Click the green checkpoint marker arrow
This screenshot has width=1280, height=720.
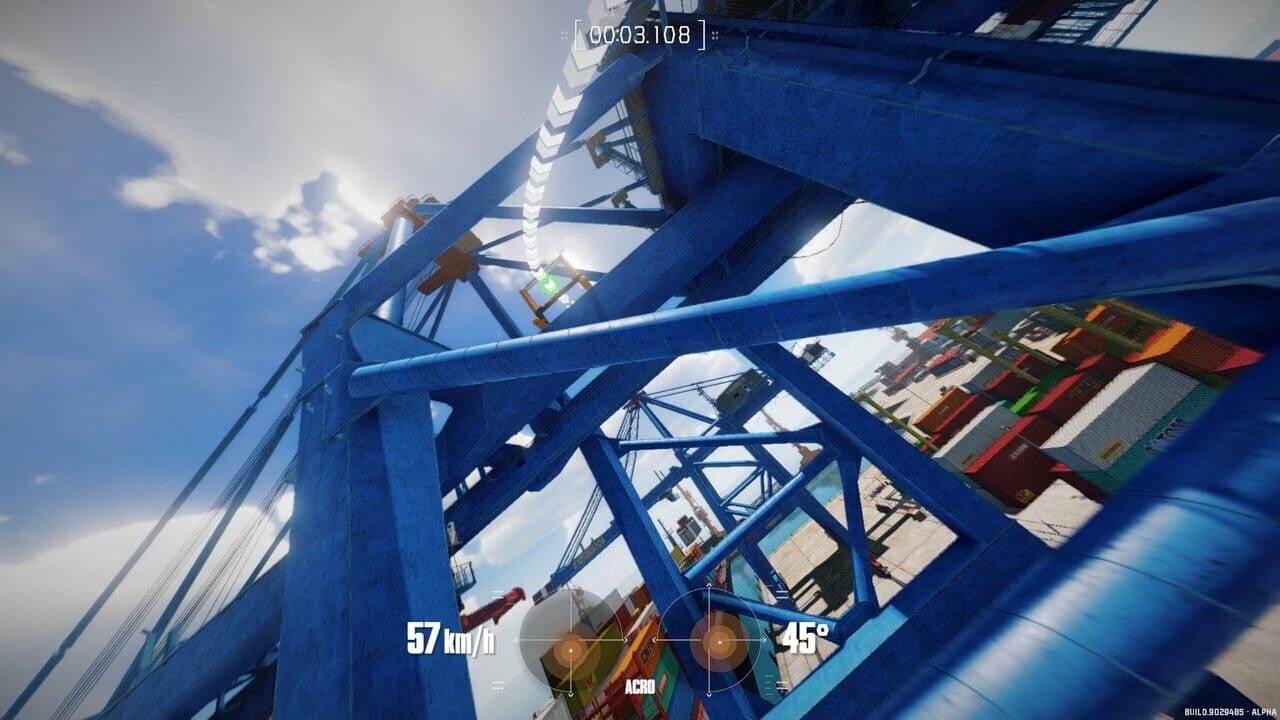546,284
